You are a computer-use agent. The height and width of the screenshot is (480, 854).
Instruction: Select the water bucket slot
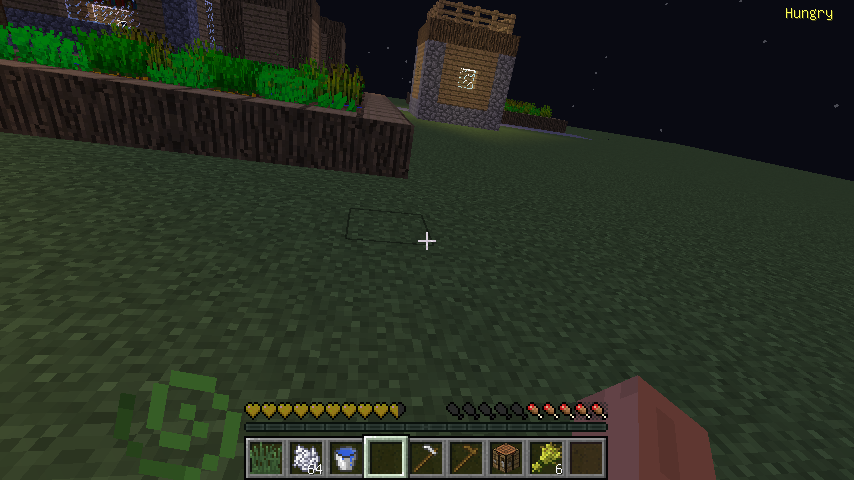coord(345,458)
